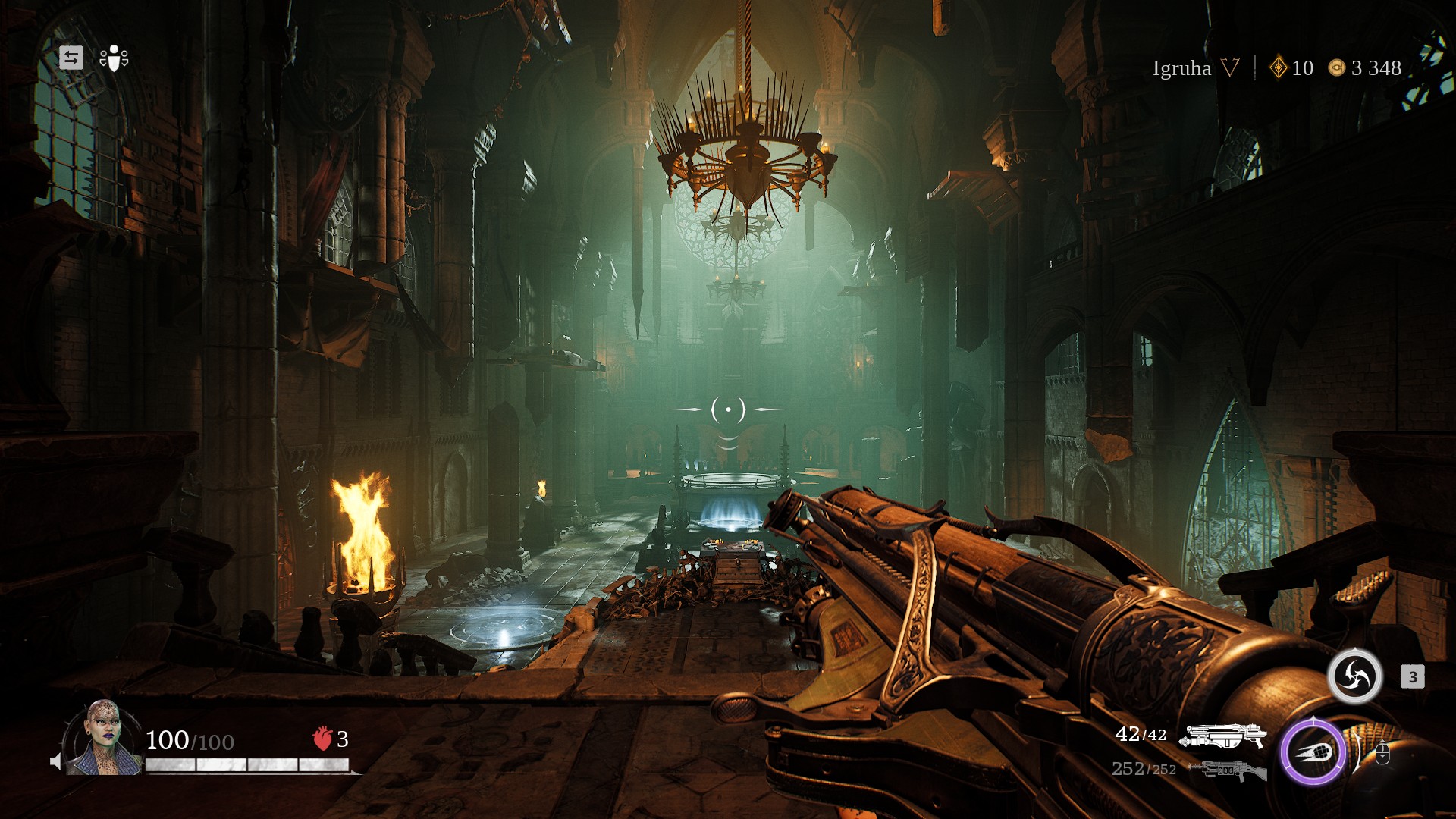Click the red heart healing item icon
The height and width of the screenshot is (819, 1456).
[x=322, y=738]
